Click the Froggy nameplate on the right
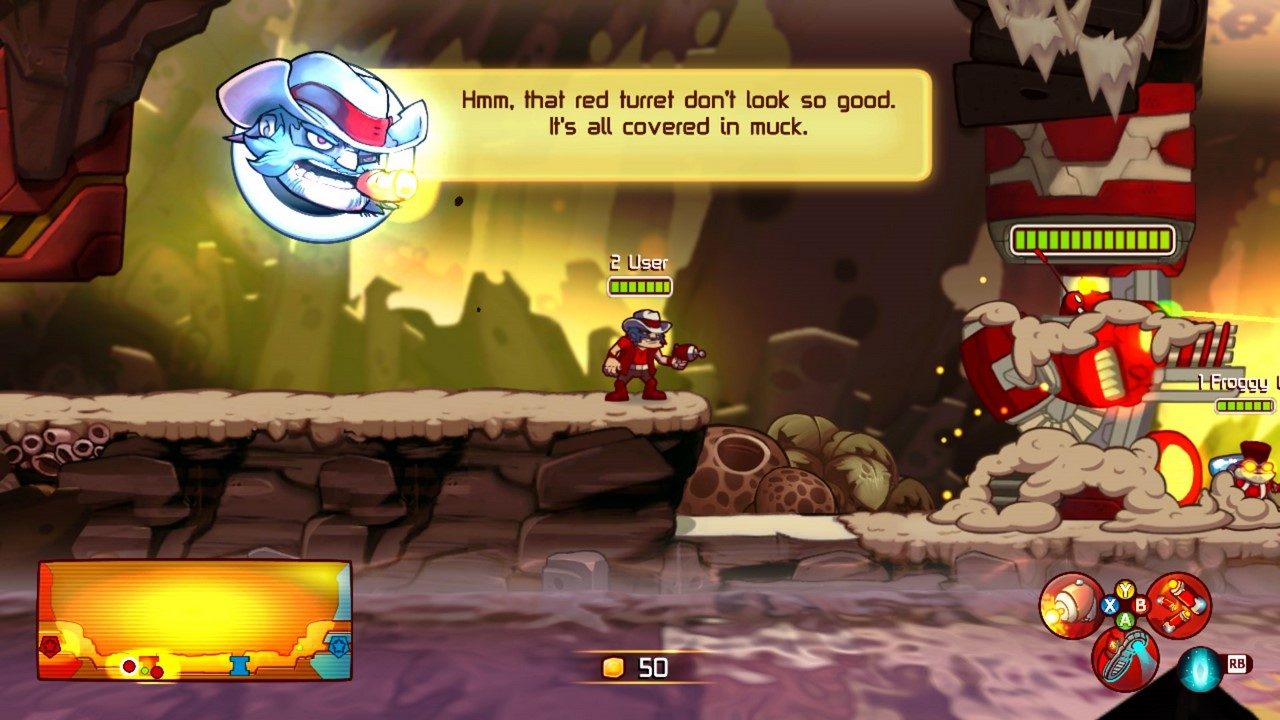The height and width of the screenshot is (720, 1280). [1235, 381]
